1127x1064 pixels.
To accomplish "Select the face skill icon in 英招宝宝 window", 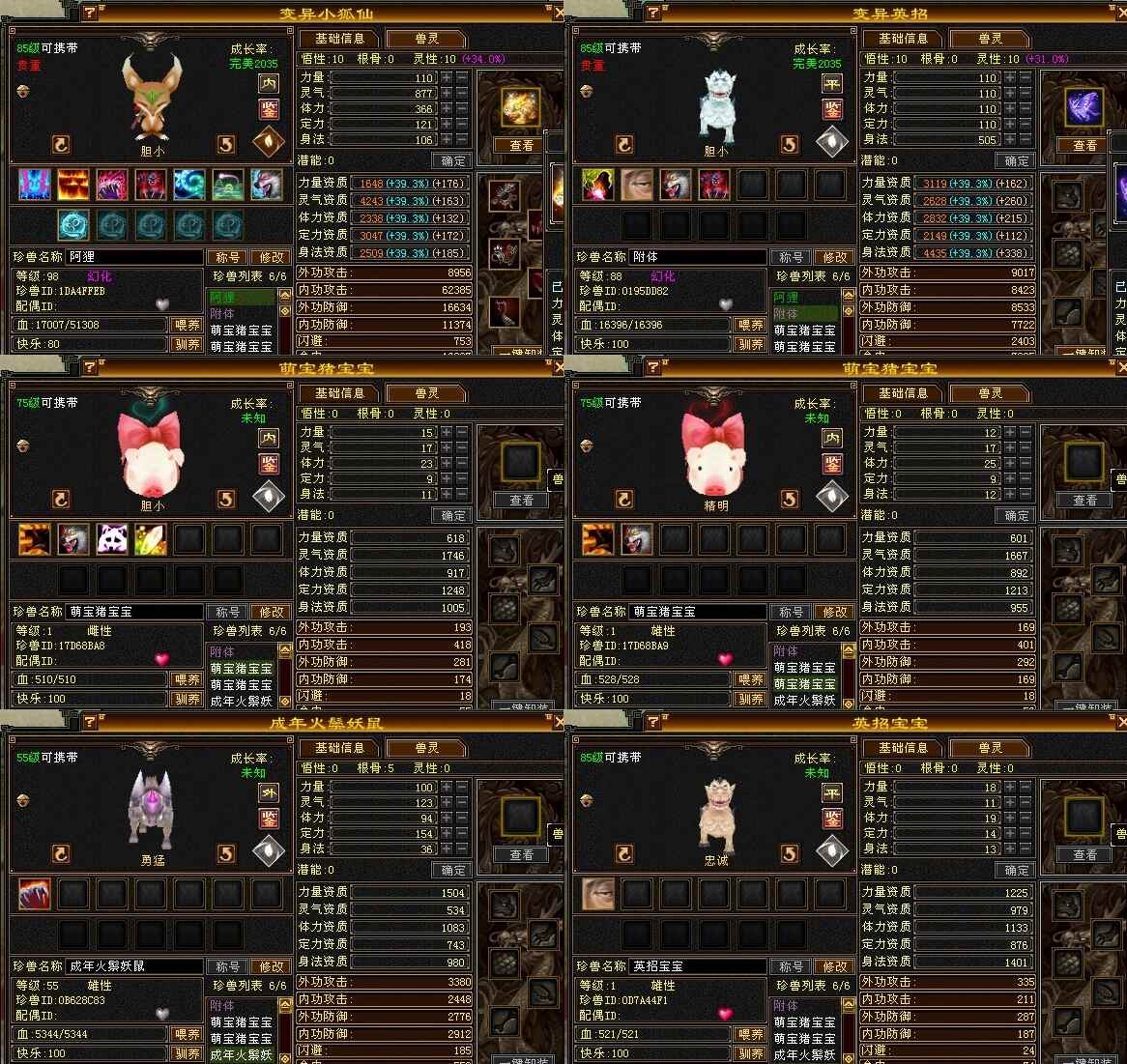I will pyautogui.click(x=598, y=895).
